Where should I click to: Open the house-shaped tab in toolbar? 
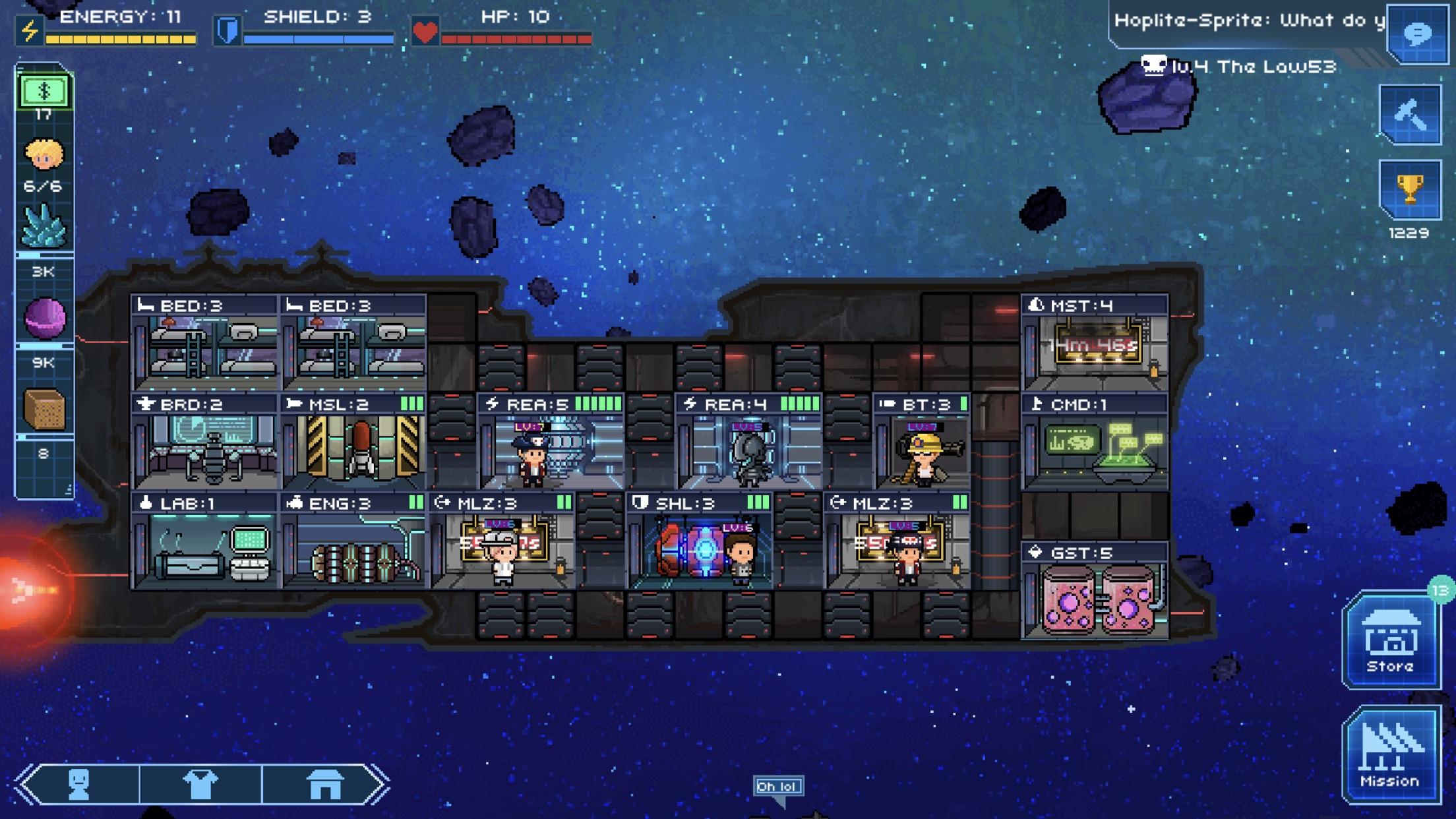pyautogui.click(x=324, y=784)
